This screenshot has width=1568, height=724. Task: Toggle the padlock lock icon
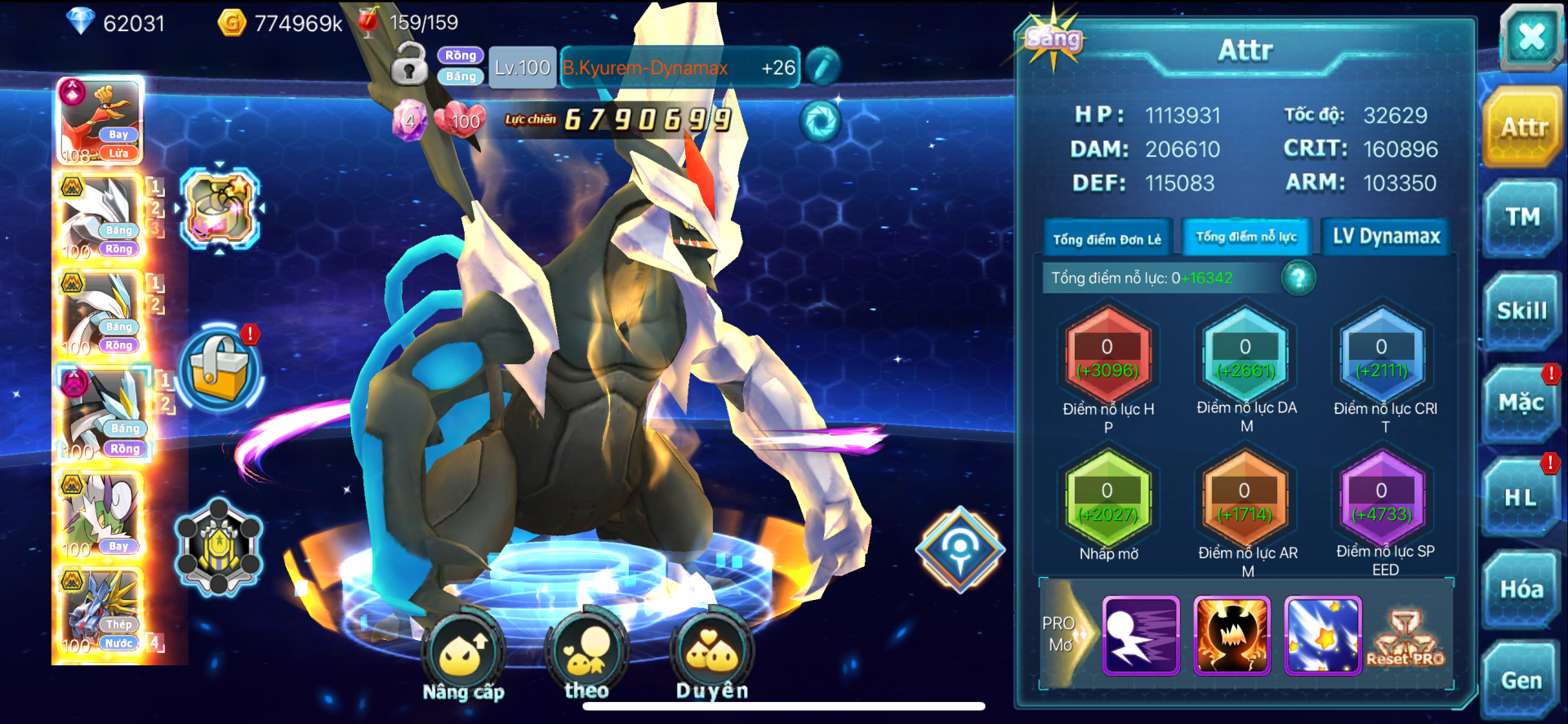(x=409, y=64)
